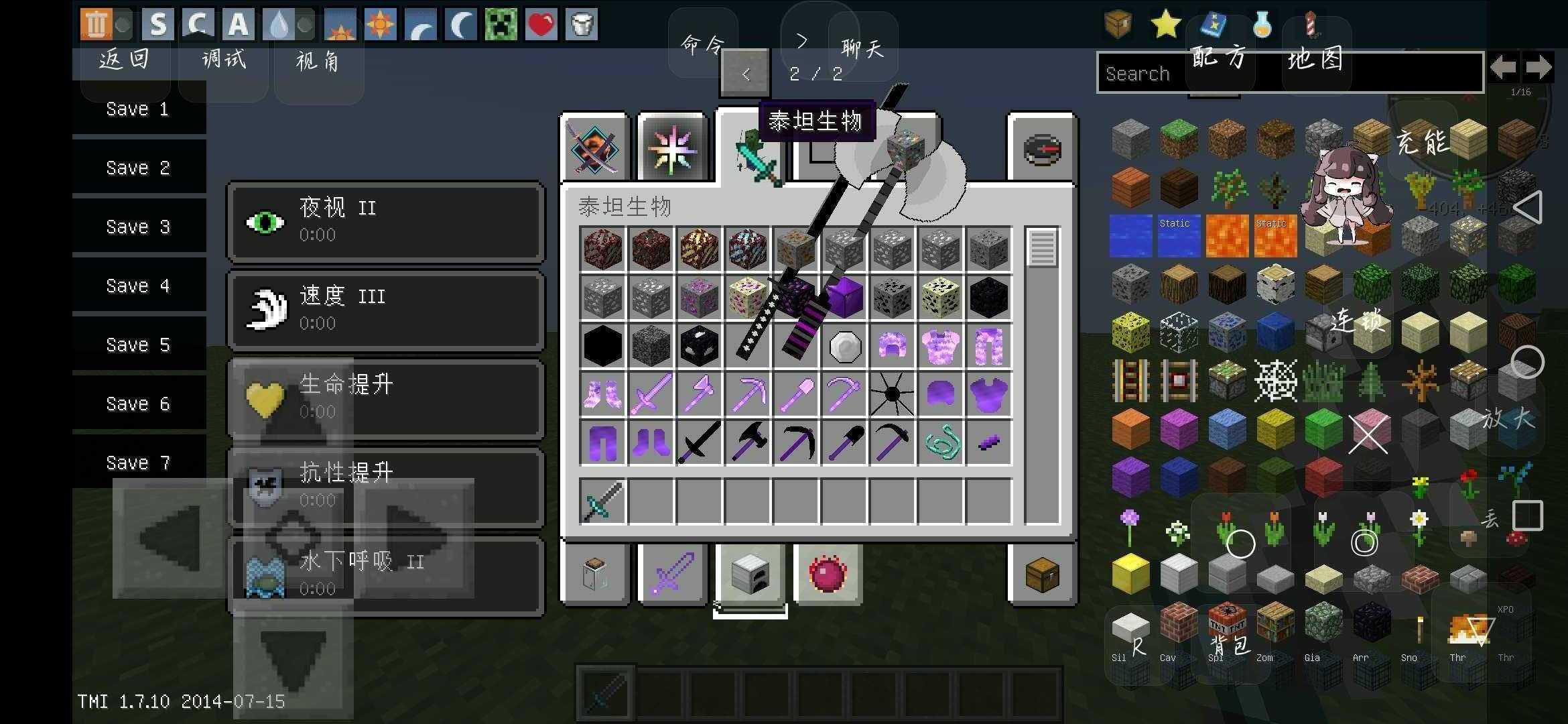Screen dimensions: 1568x724
Task: Load the Save 4 slot
Action: click(x=137, y=286)
